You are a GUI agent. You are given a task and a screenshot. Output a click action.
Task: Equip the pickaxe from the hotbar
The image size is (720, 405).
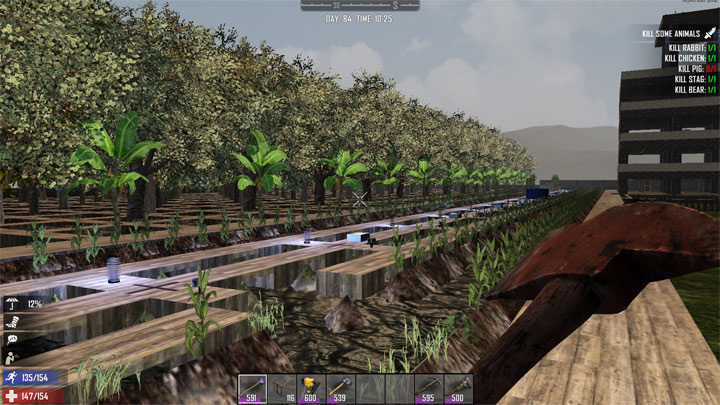click(429, 389)
